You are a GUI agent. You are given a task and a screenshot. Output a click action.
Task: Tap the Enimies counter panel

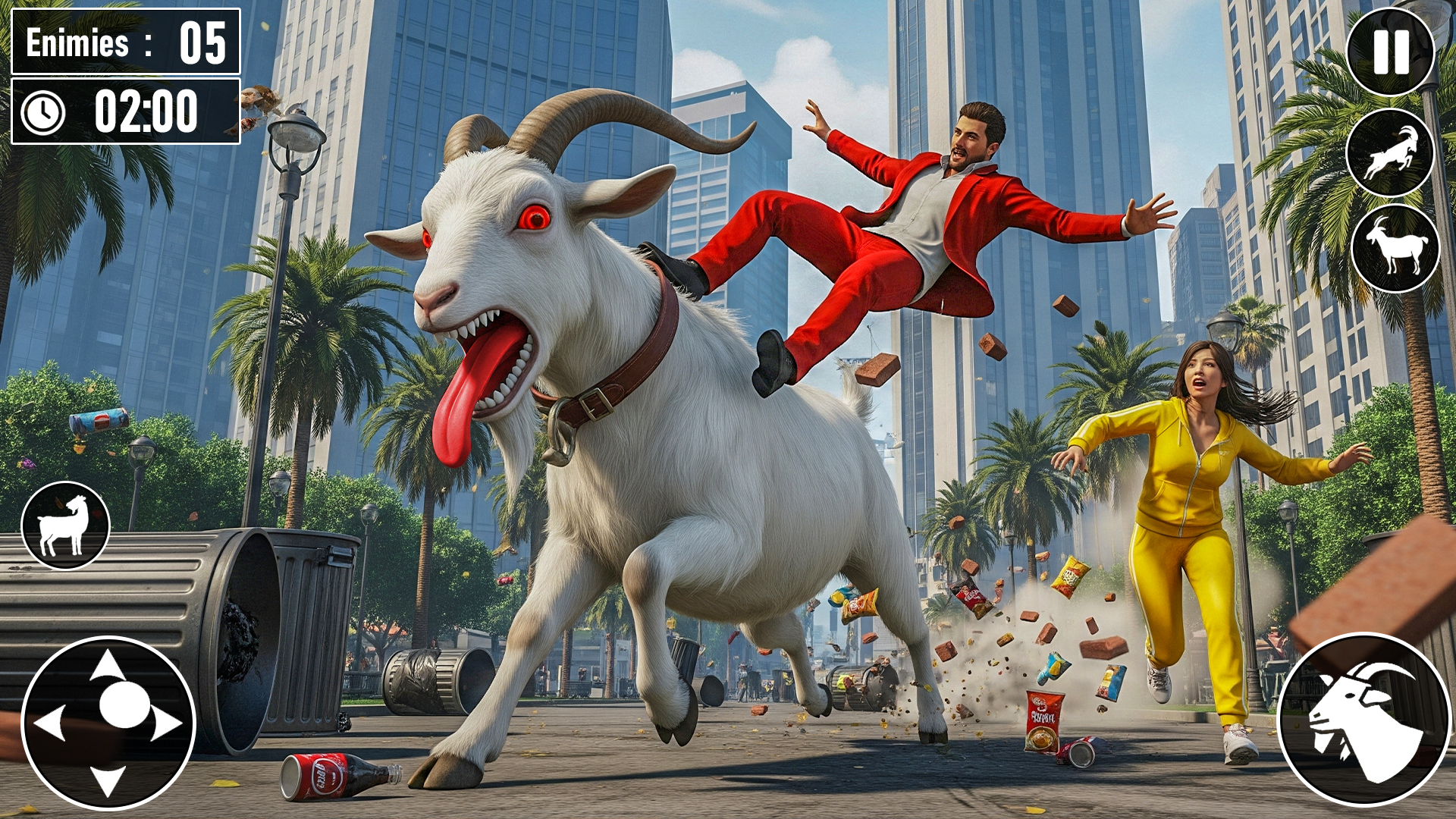pos(125,42)
